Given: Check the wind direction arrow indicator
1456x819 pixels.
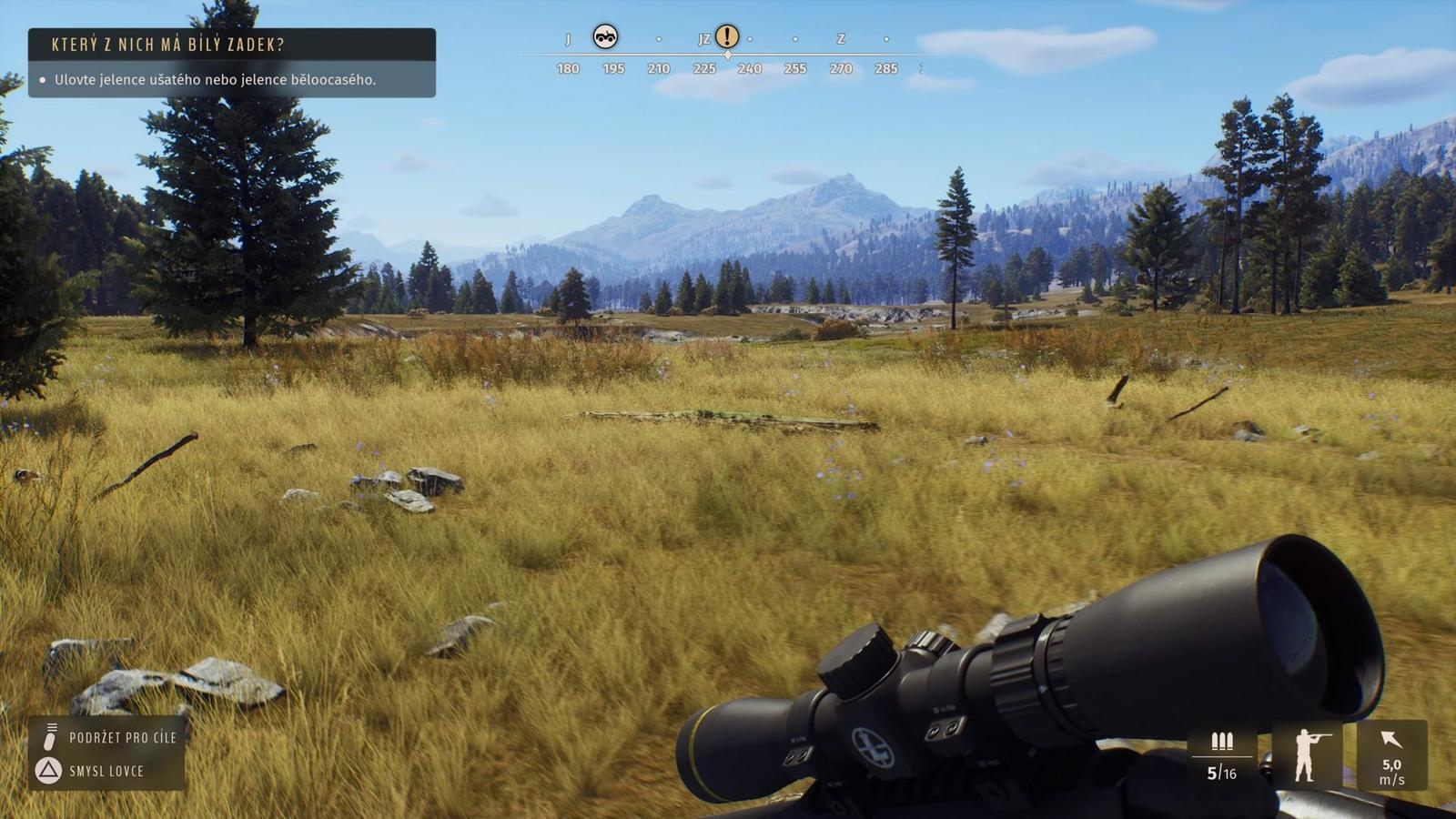Looking at the screenshot, I should coord(1391,740).
